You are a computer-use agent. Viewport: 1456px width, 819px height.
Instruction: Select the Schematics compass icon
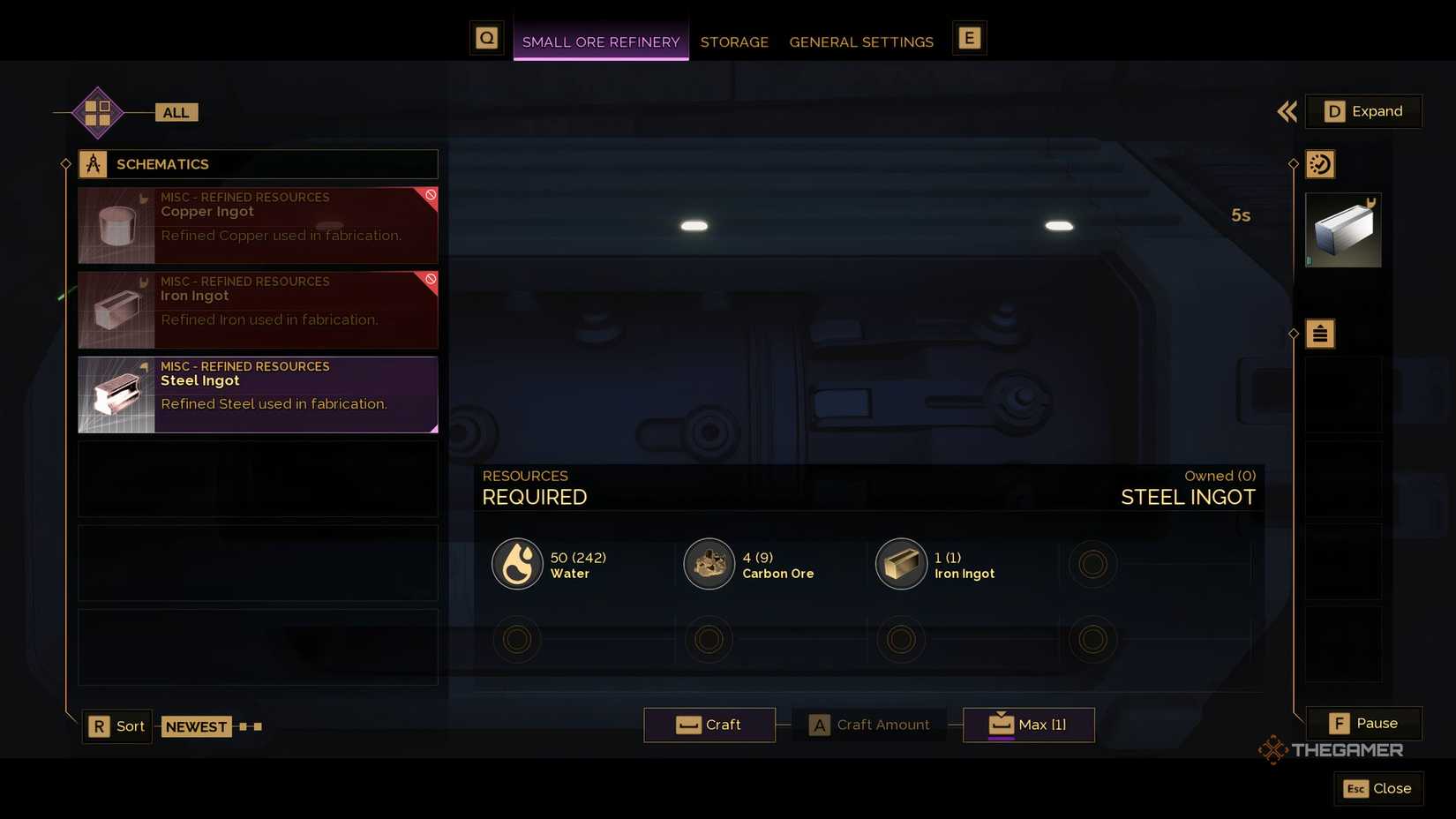[94, 163]
